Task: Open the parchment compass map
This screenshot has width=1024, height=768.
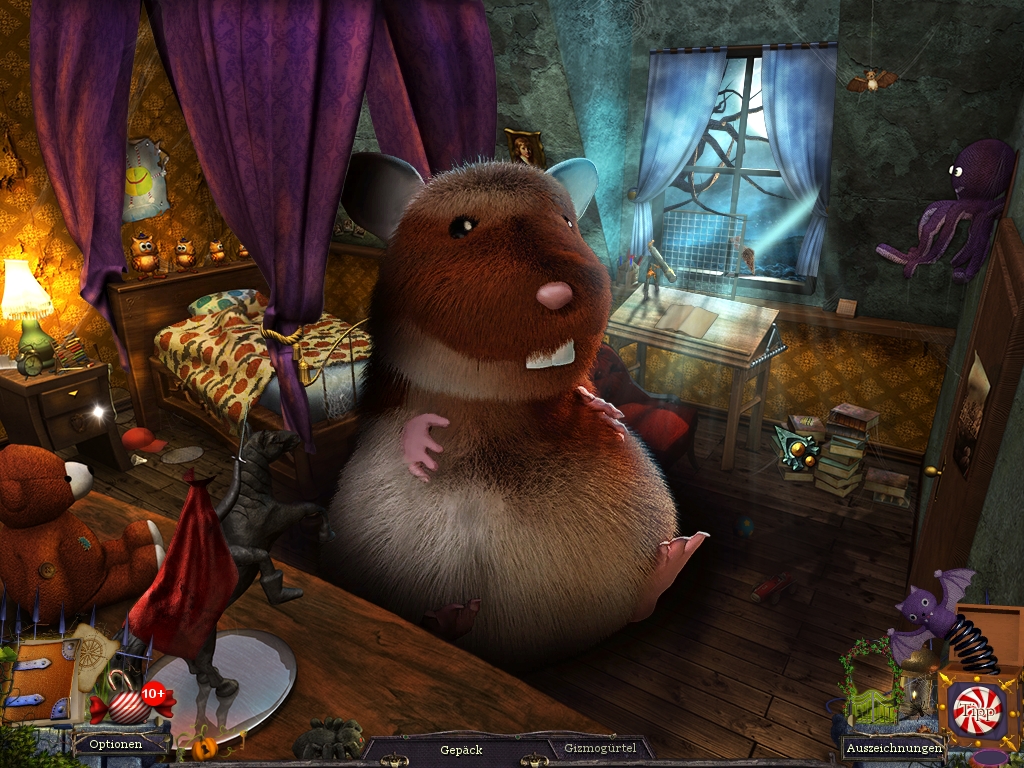Action: [x=91, y=650]
